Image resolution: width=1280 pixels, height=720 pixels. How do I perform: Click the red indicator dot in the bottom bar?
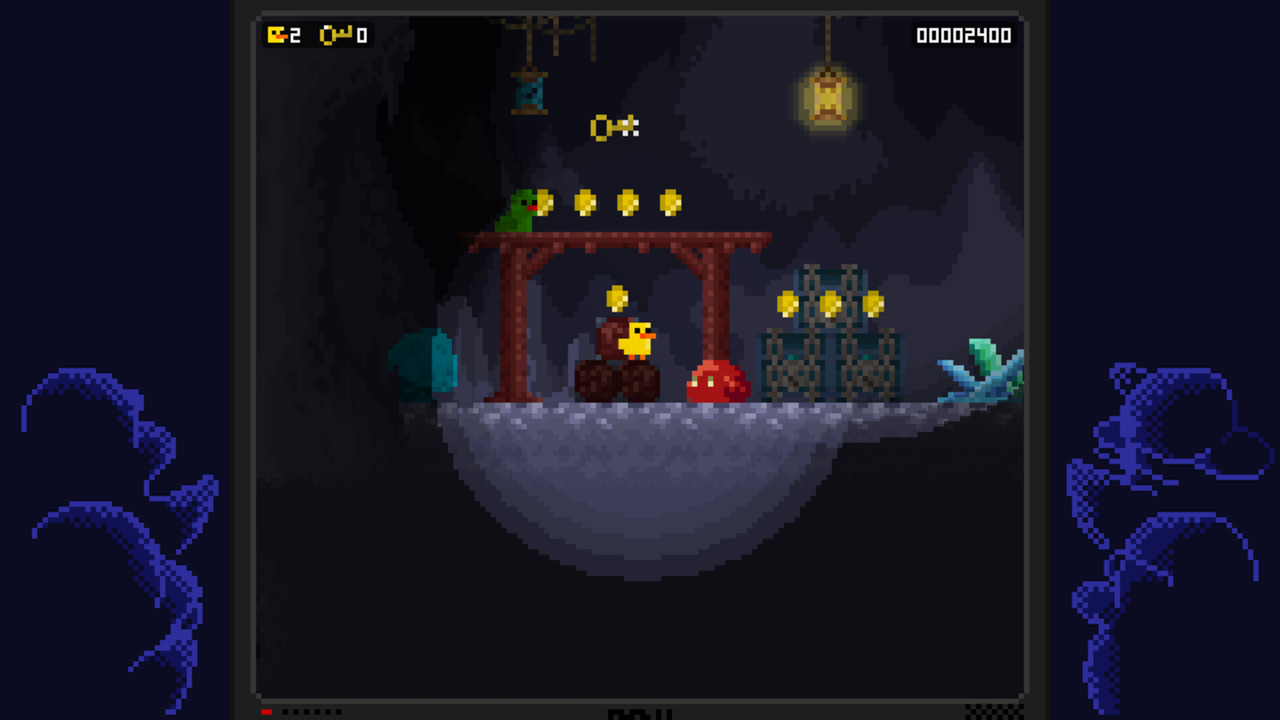(265, 712)
